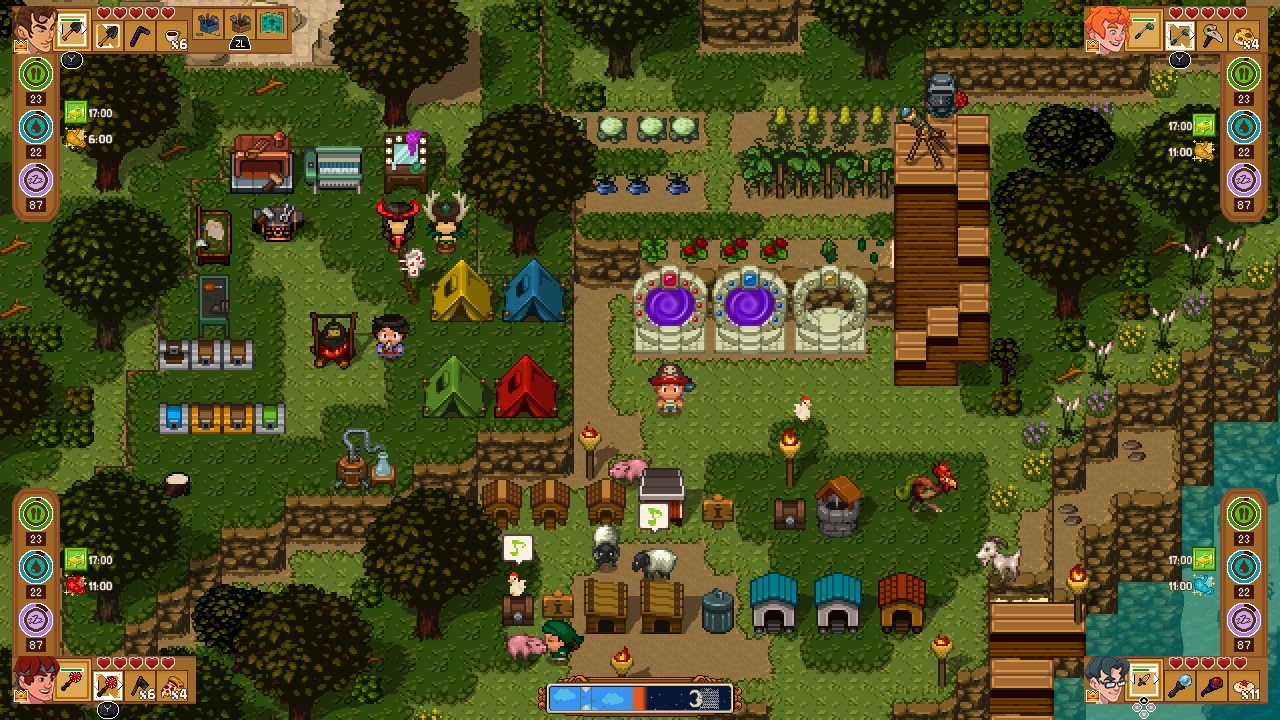Select the shovel tool in Player 1's toolbar
Image resolution: width=1280 pixels, height=720 pixels.
[x=107, y=34]
